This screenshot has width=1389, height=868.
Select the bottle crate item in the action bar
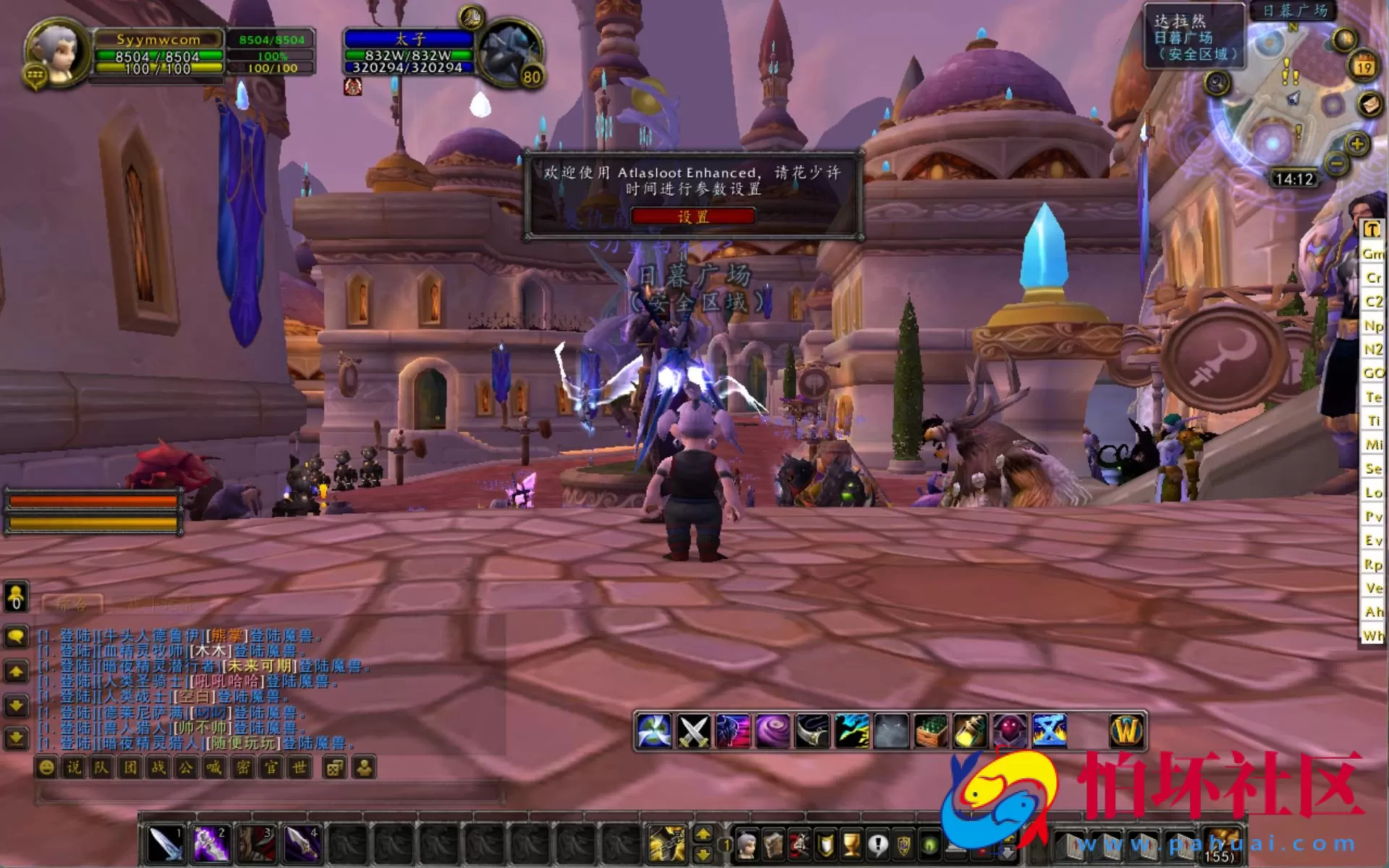point(930,729)
